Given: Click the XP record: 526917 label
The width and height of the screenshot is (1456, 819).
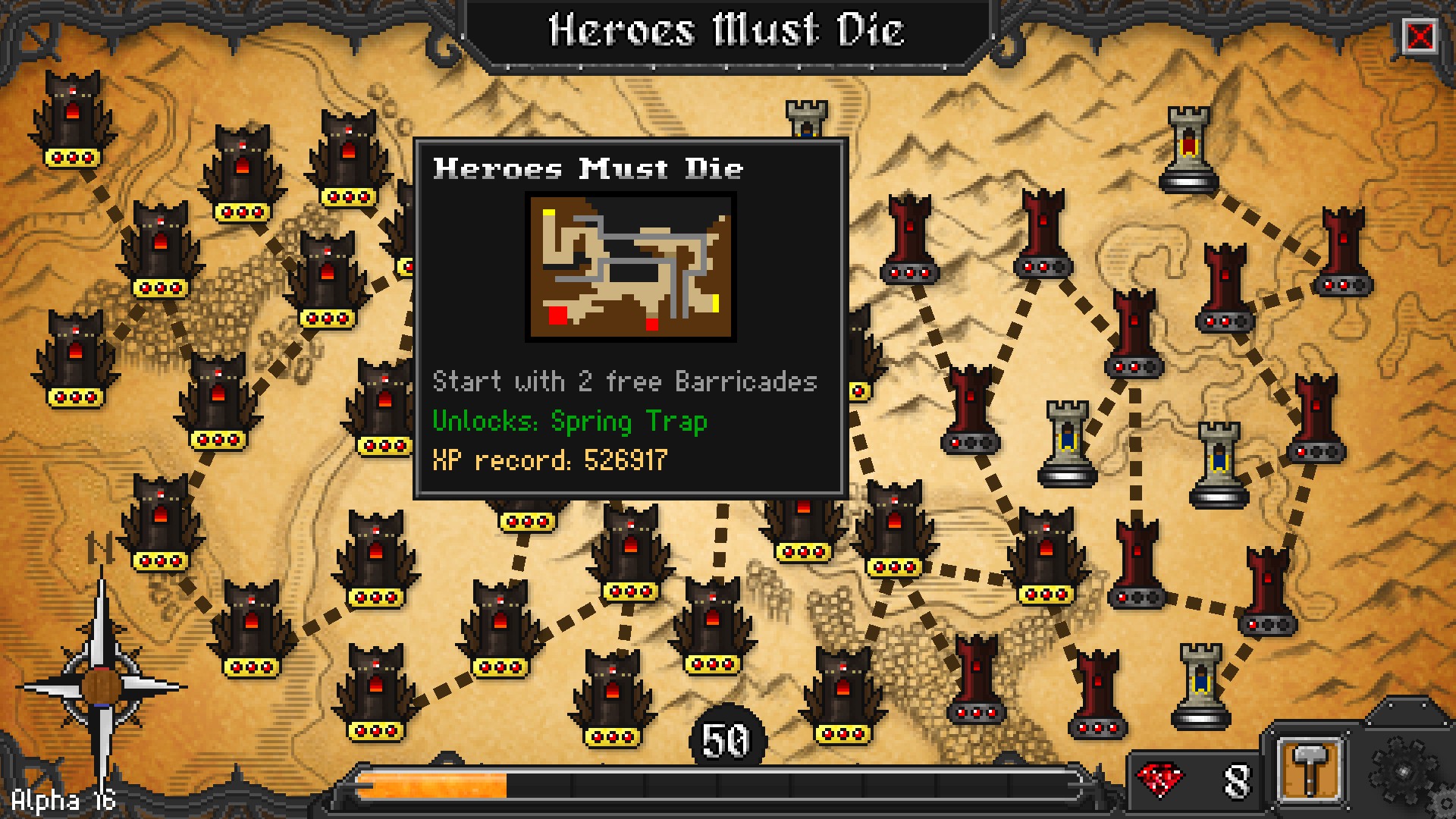Looking at the screenshot, I should 548,459.
